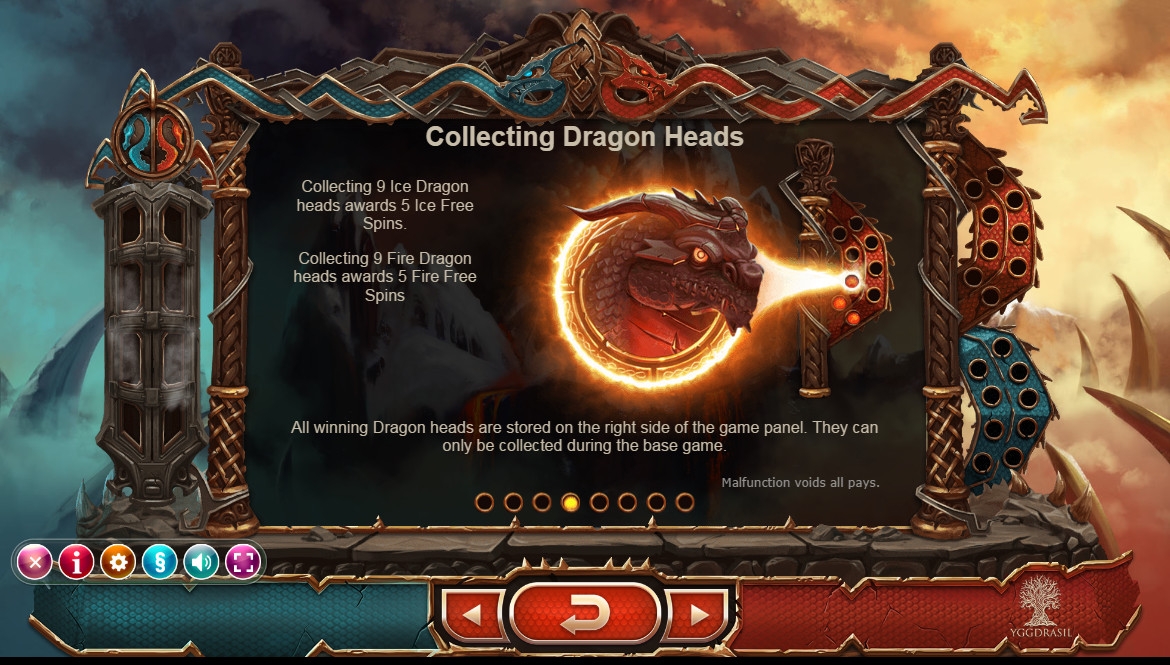Toggle sound with the speaker icon
The width and height of the screenshot is (1170, 665).
[x=201, y=562]
